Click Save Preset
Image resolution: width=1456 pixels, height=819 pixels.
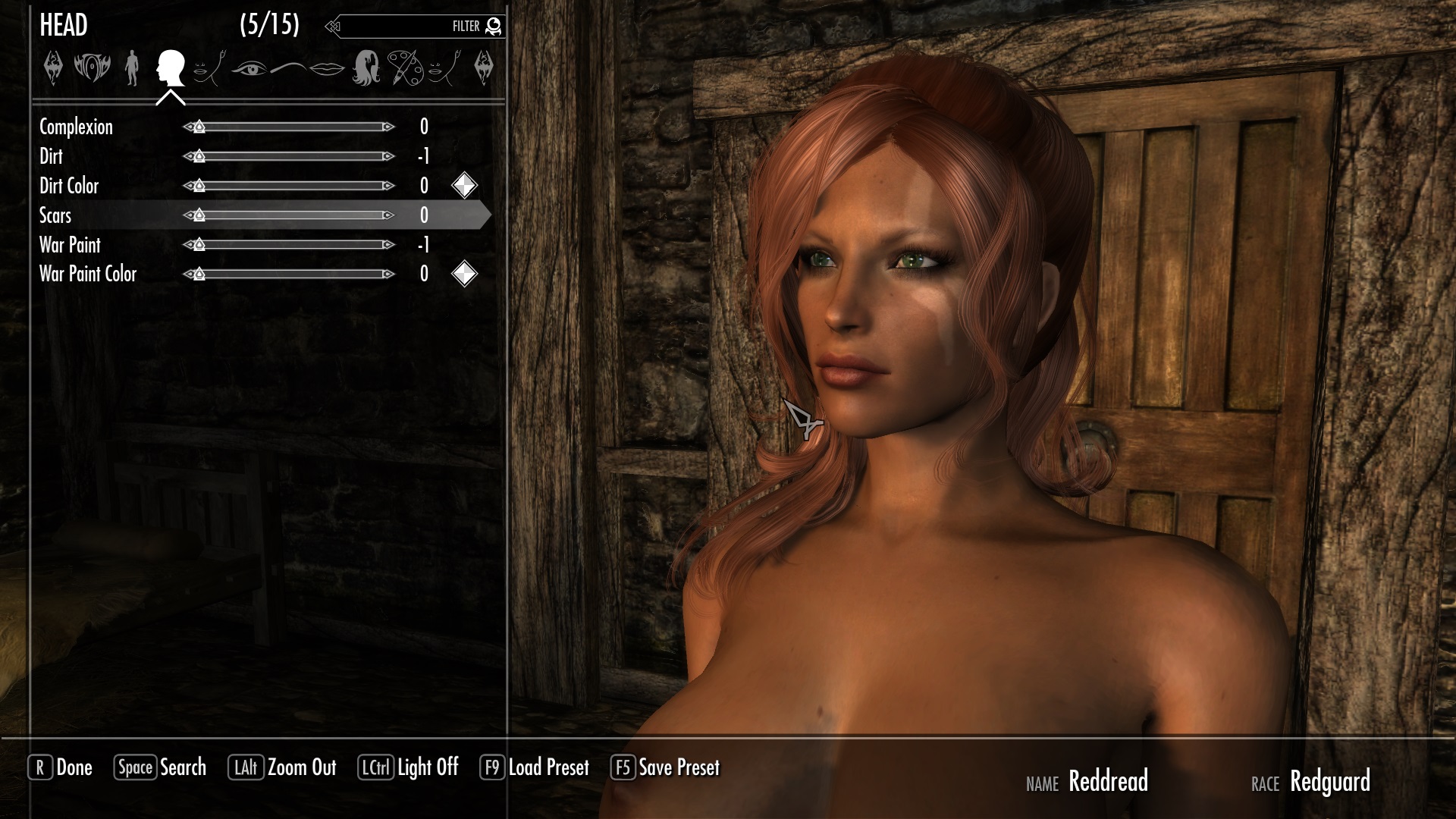pos(665,767)
